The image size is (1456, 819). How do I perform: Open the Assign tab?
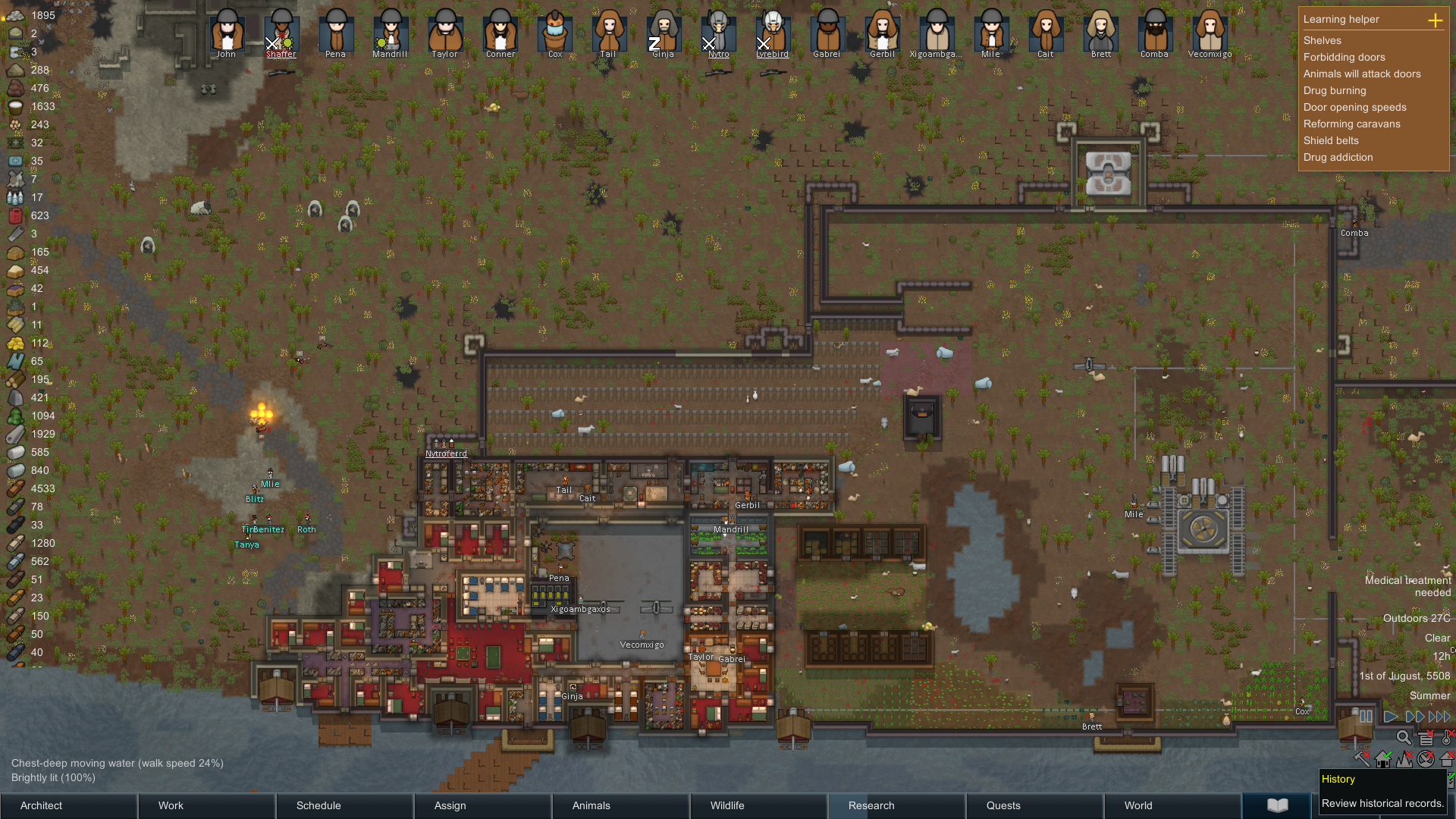482,805
